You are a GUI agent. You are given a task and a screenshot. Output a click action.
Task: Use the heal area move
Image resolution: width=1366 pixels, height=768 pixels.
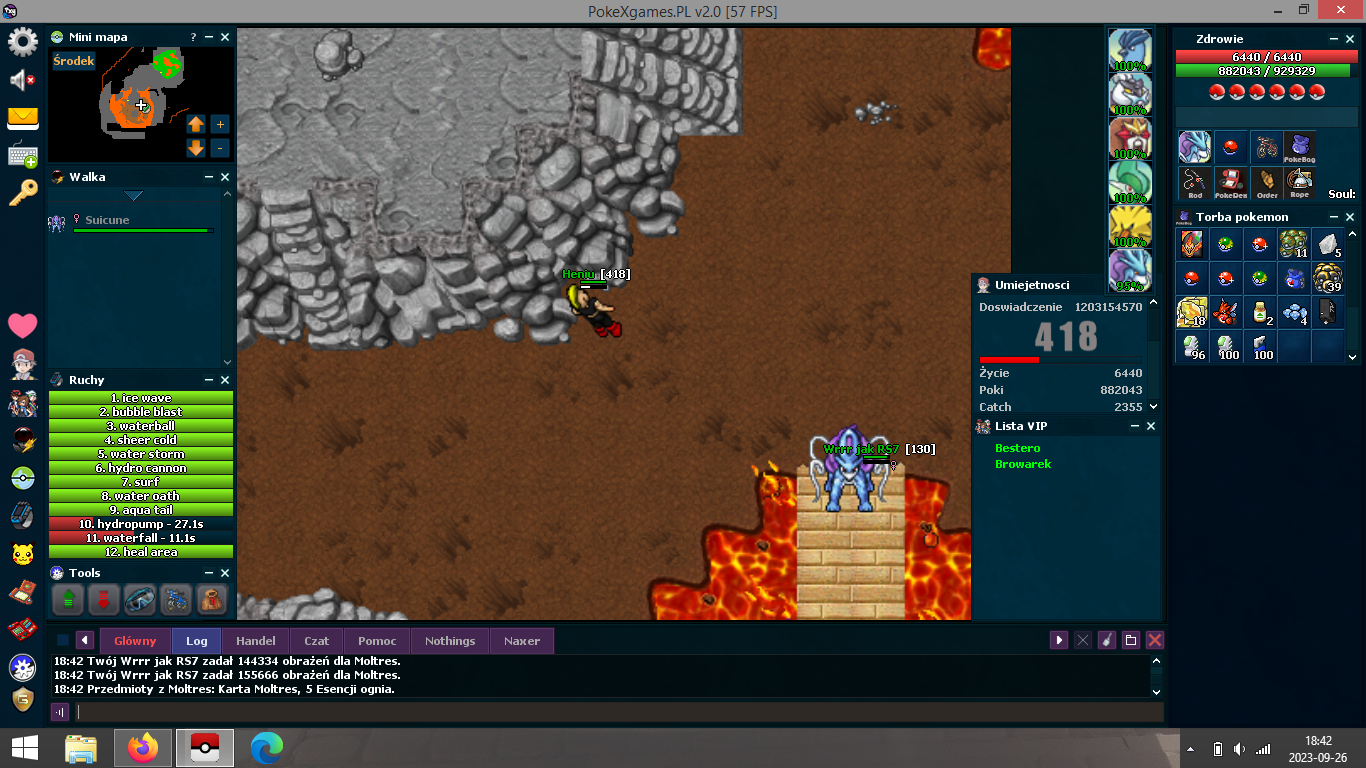tap(141, 552)
